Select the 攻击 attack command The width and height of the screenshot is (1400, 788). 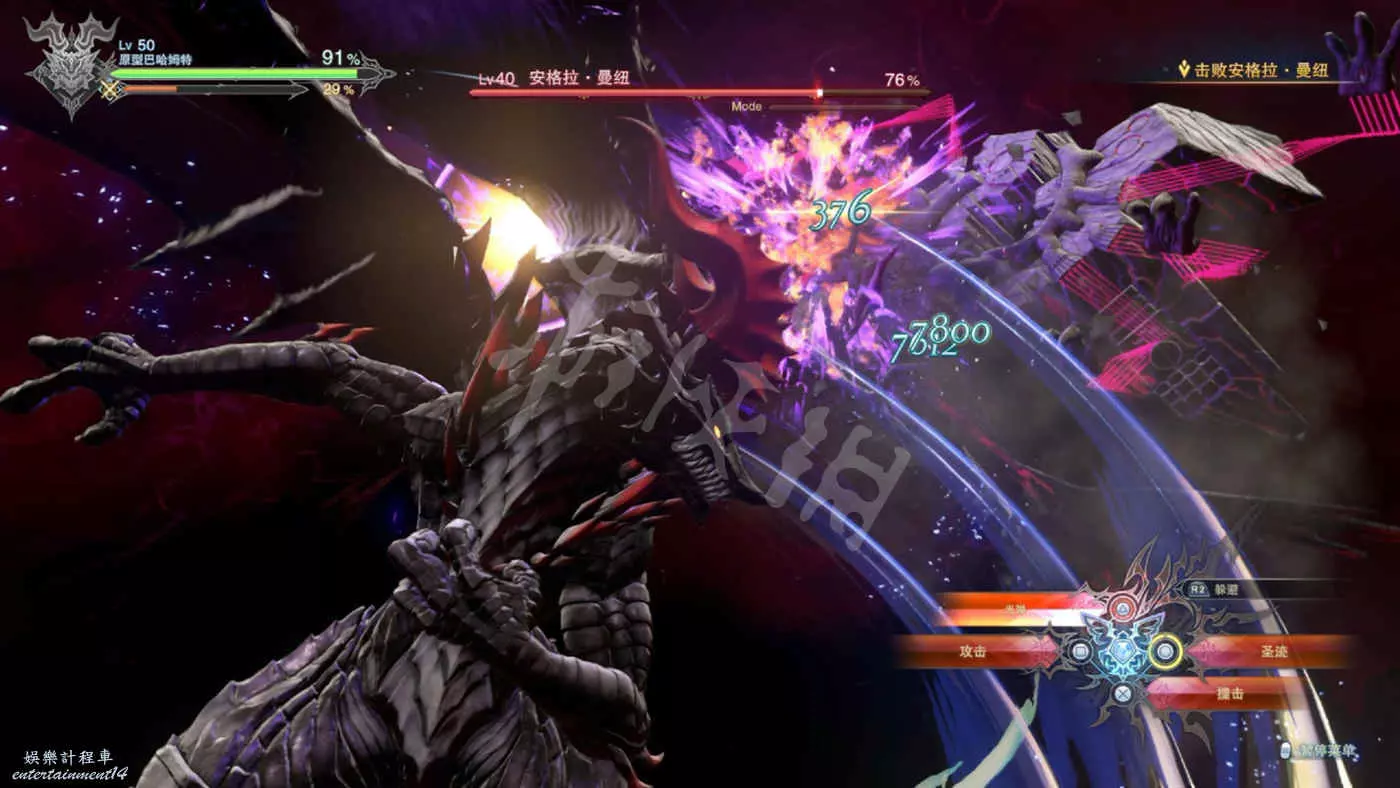pyautogui.click(x=972, y=651)
